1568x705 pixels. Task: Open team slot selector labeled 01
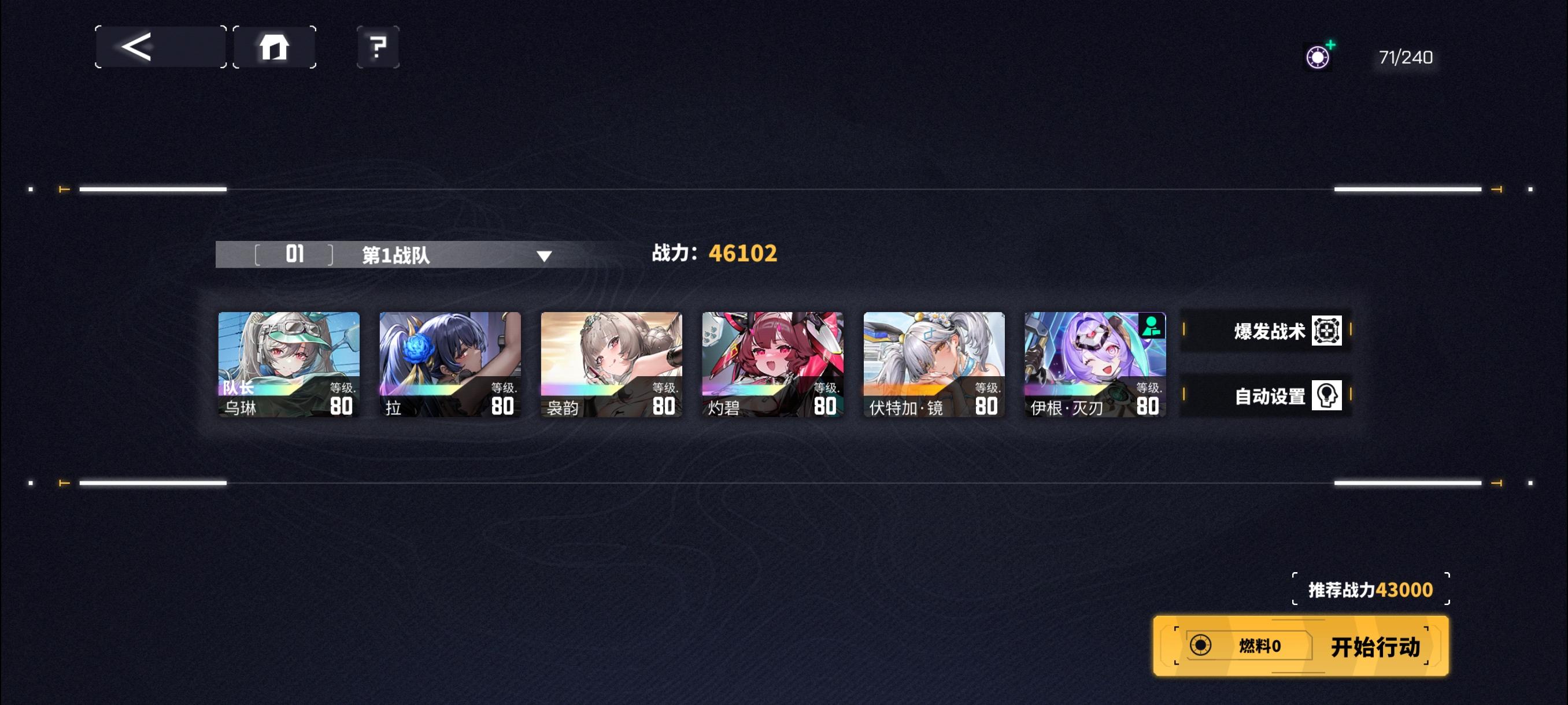pyautogui.click(x=295, y=255)
